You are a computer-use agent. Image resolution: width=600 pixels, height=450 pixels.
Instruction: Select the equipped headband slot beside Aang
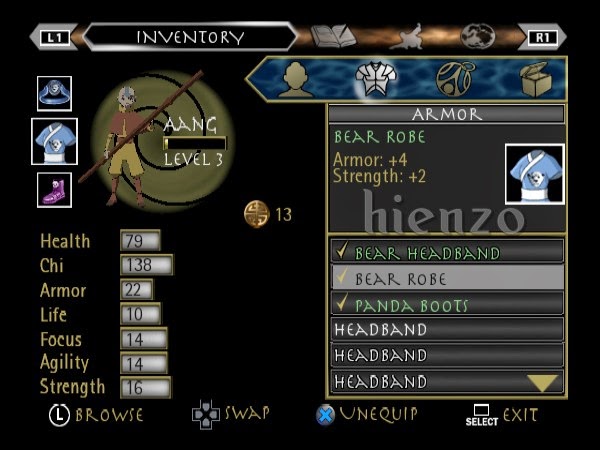tap(54, 93)
